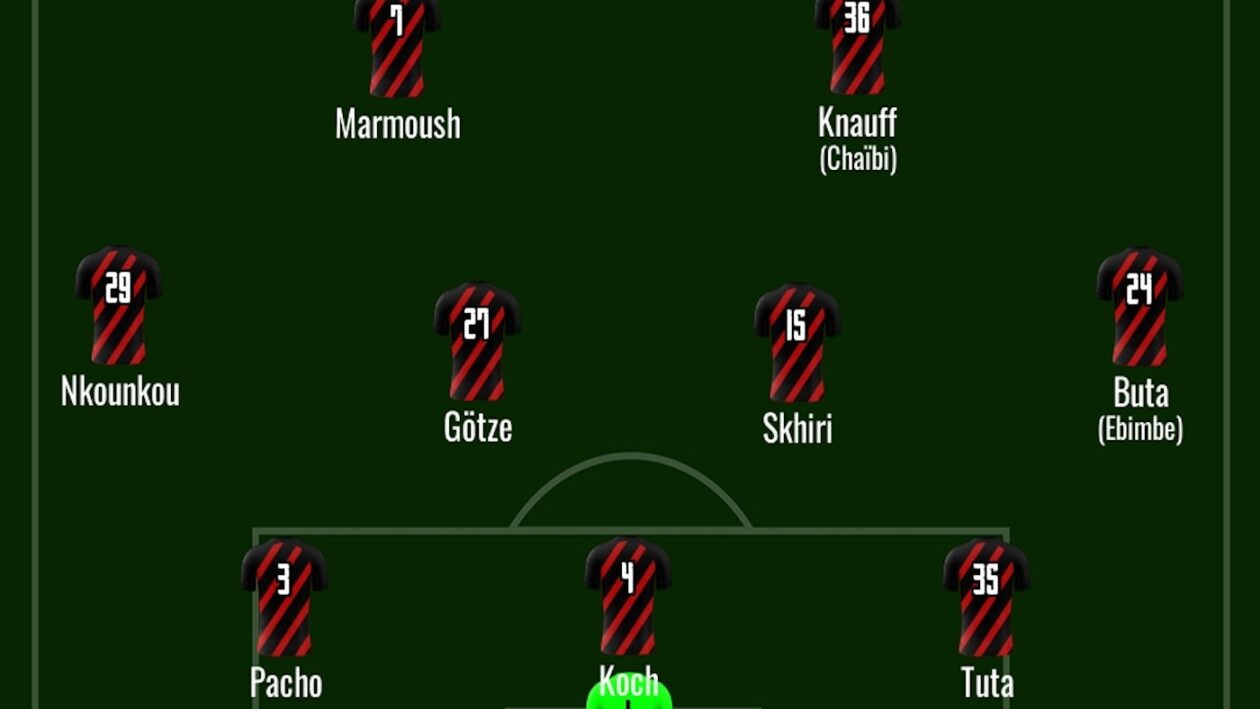Choose Buta's number 24 shirt
Screen dimensions: 1260x709
1140,306
